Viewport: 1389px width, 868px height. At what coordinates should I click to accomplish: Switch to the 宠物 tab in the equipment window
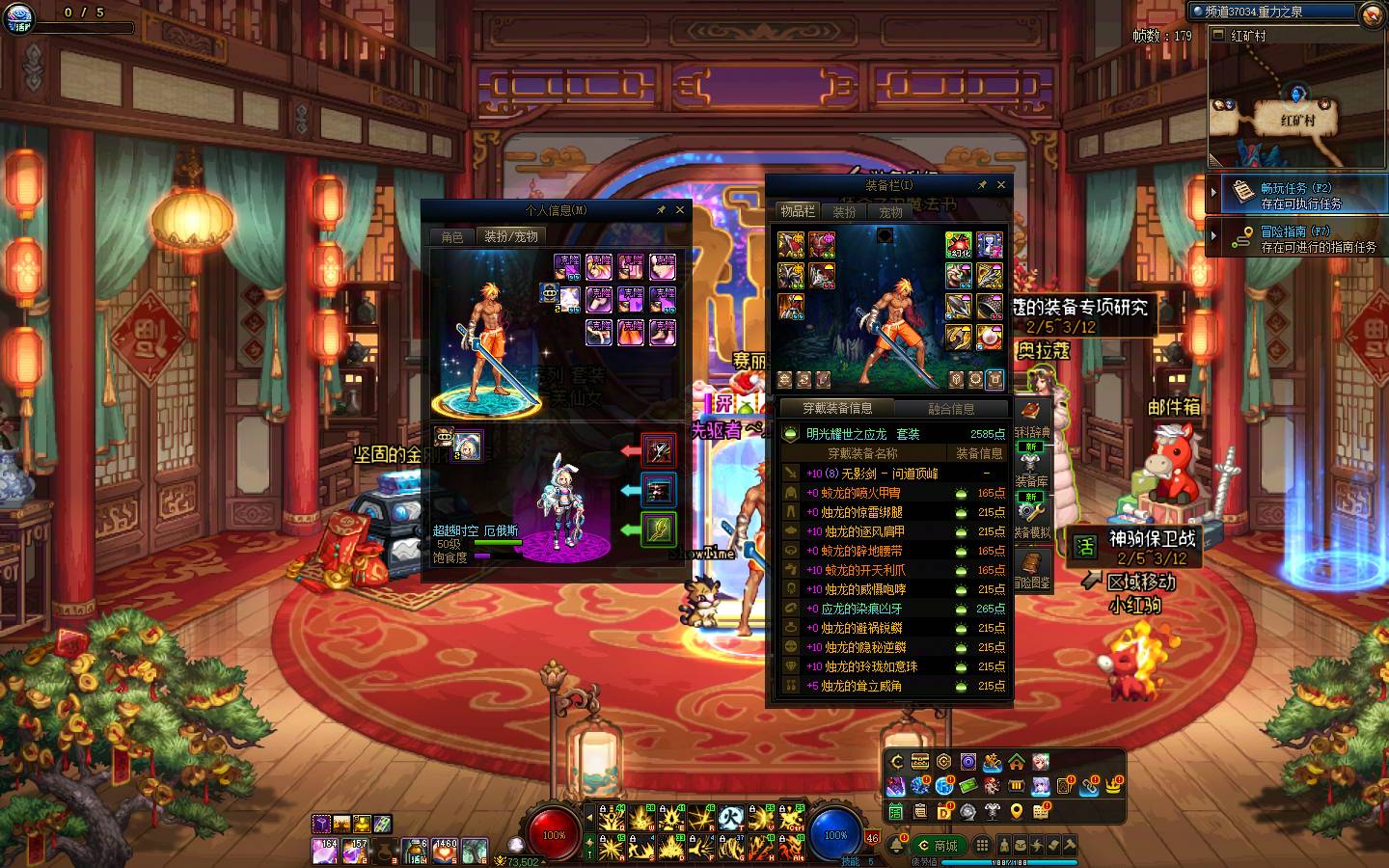pos(890,212)
